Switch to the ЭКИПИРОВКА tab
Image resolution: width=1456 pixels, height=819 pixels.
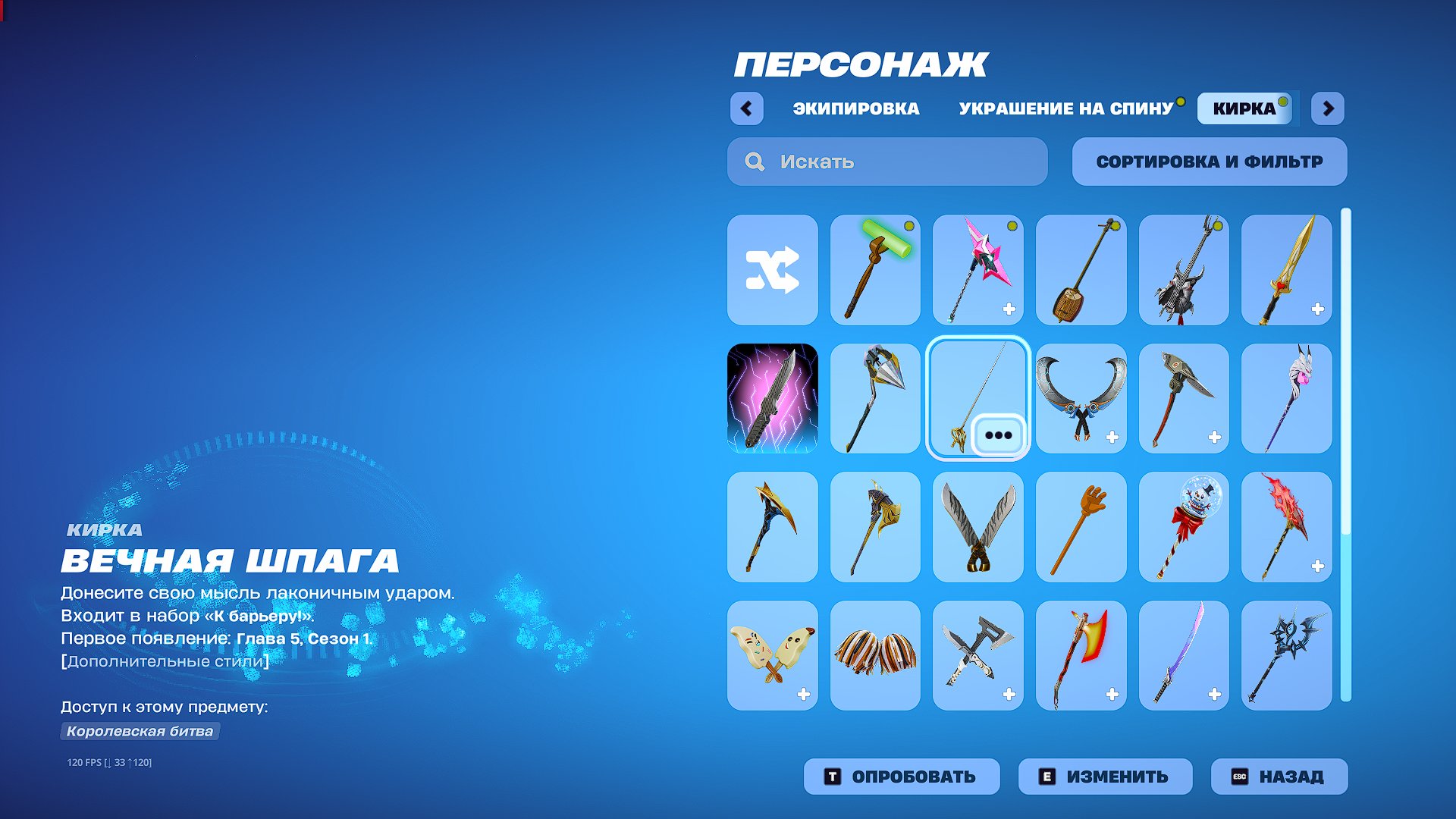(854, 108)
